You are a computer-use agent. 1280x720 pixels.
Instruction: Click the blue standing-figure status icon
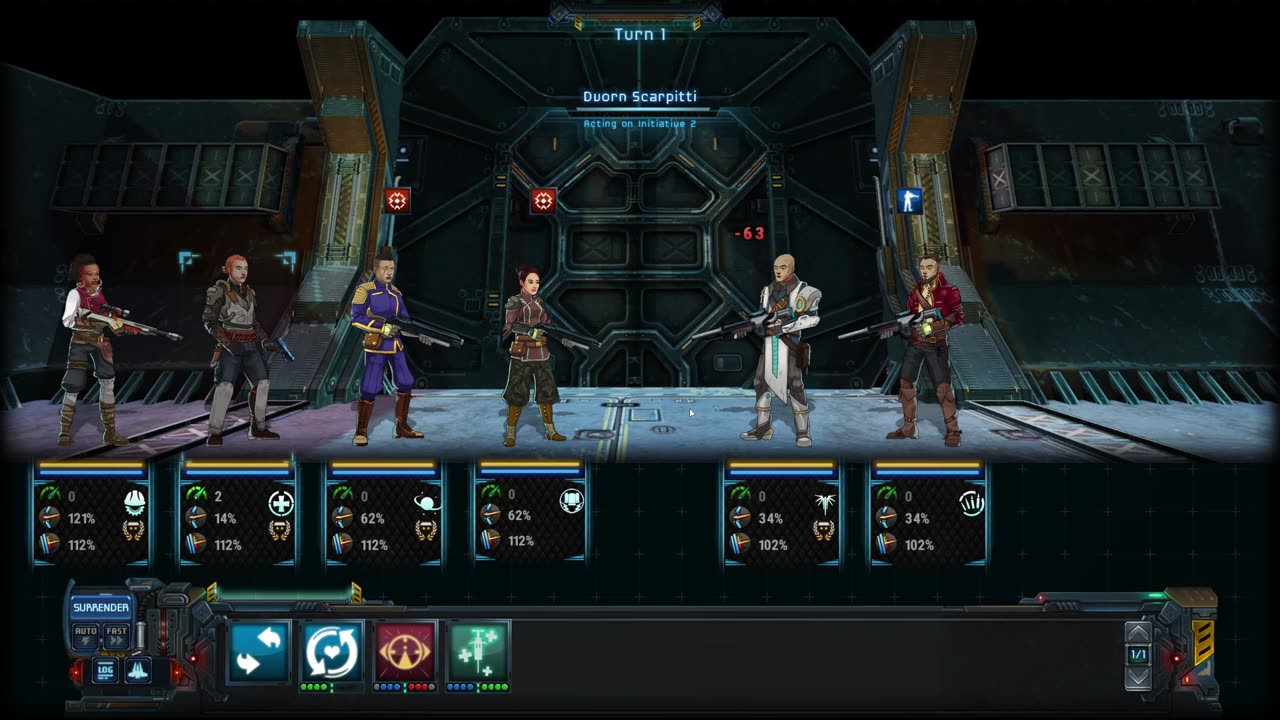909,201
